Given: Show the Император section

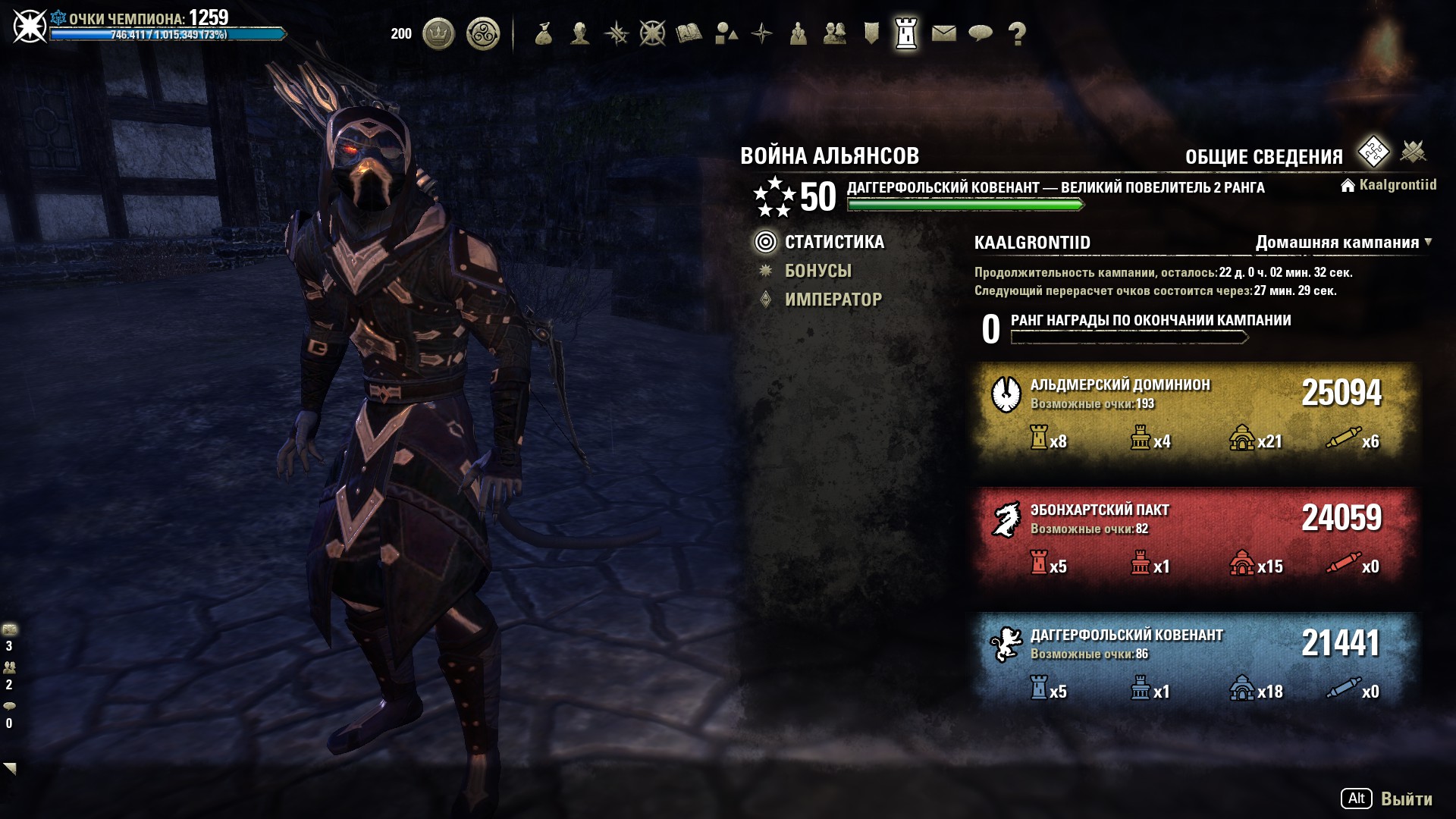Looking at the screenshot, I should pyautogui.click(x=833, y=300).
